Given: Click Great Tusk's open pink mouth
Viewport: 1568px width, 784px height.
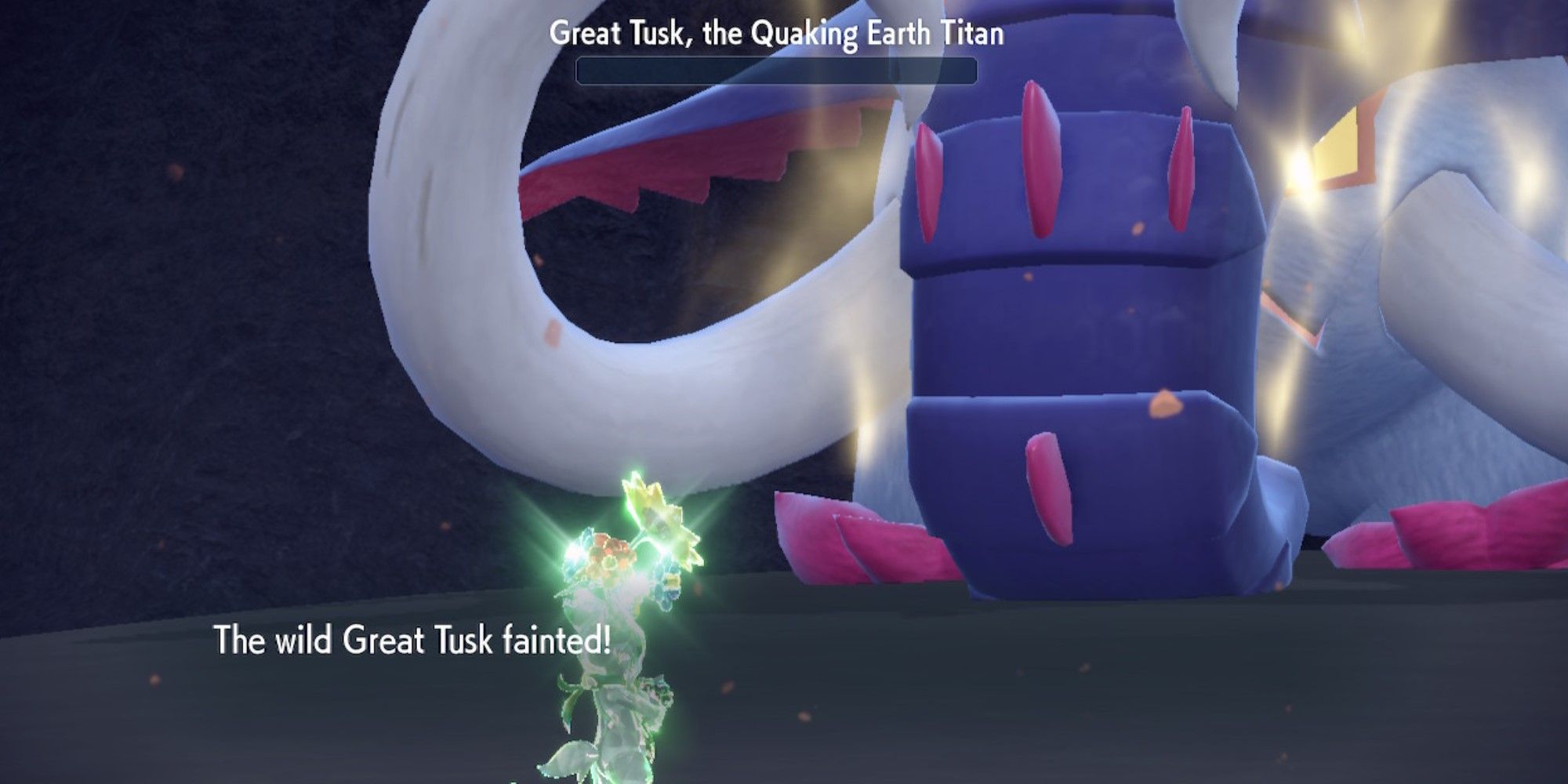Looking at the screenshot, I should point(666,169).
